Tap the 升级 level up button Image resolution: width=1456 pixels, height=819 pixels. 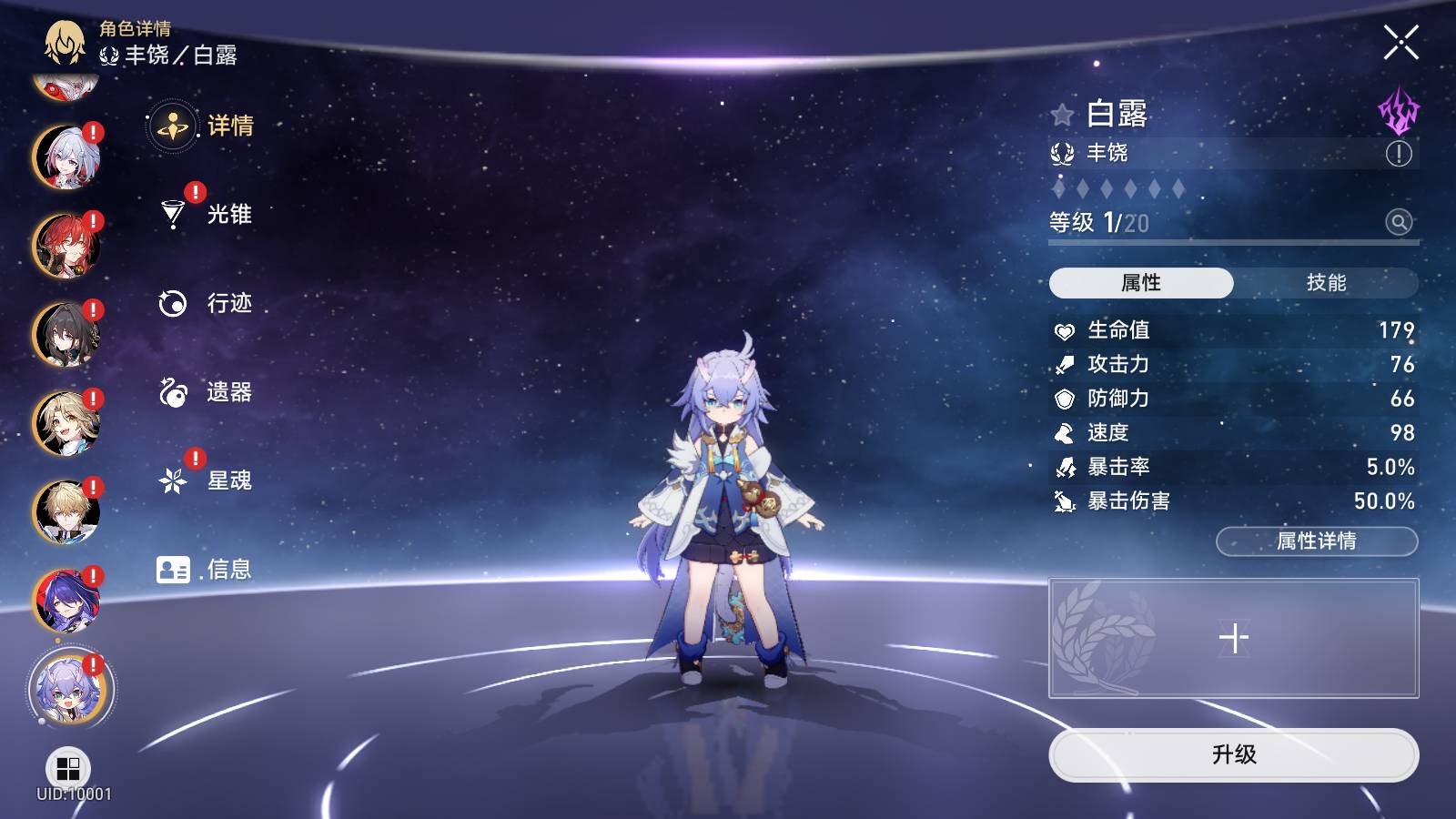[1233, 754]
